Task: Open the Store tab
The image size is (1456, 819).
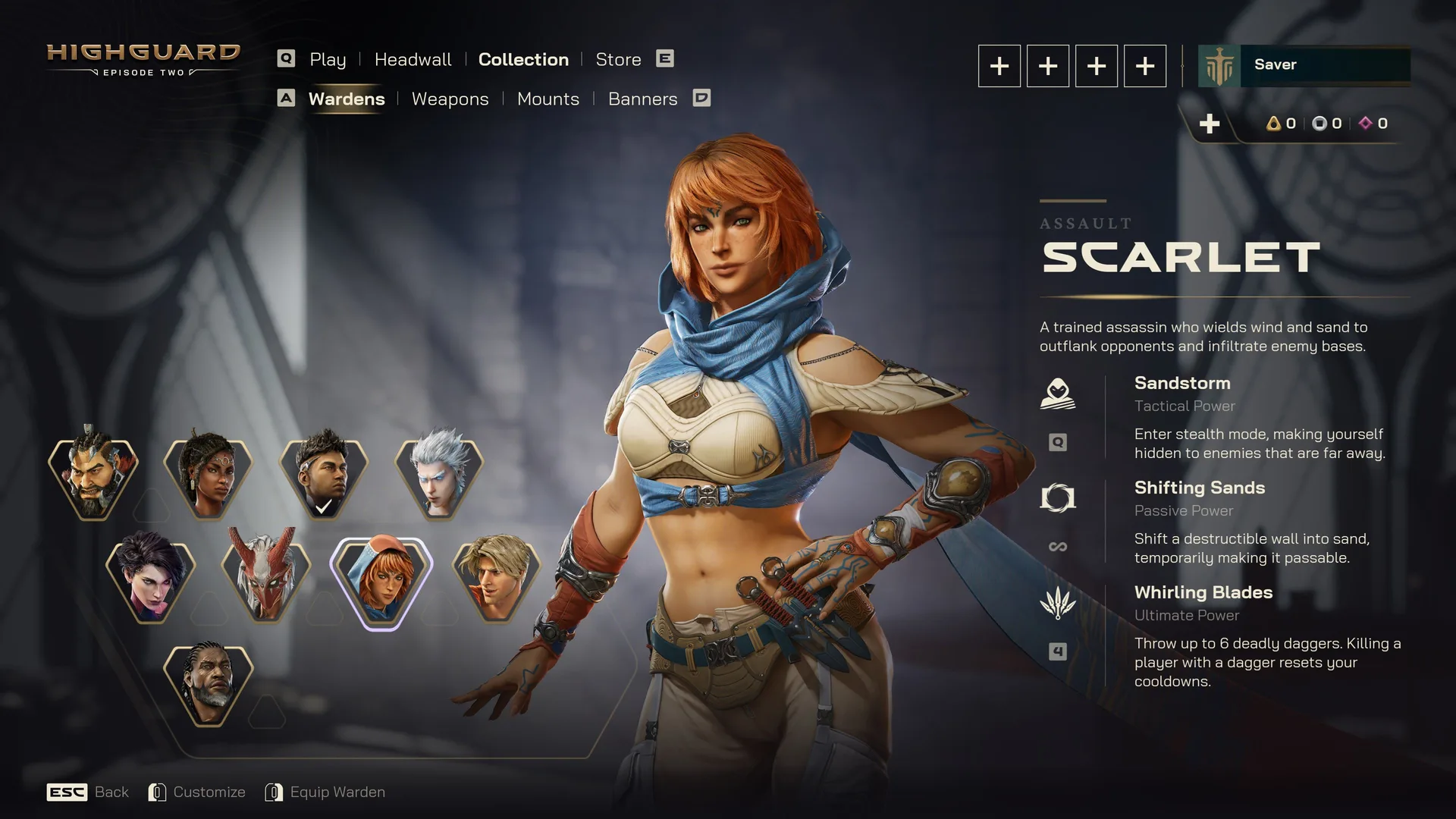Action: (618, 59)
